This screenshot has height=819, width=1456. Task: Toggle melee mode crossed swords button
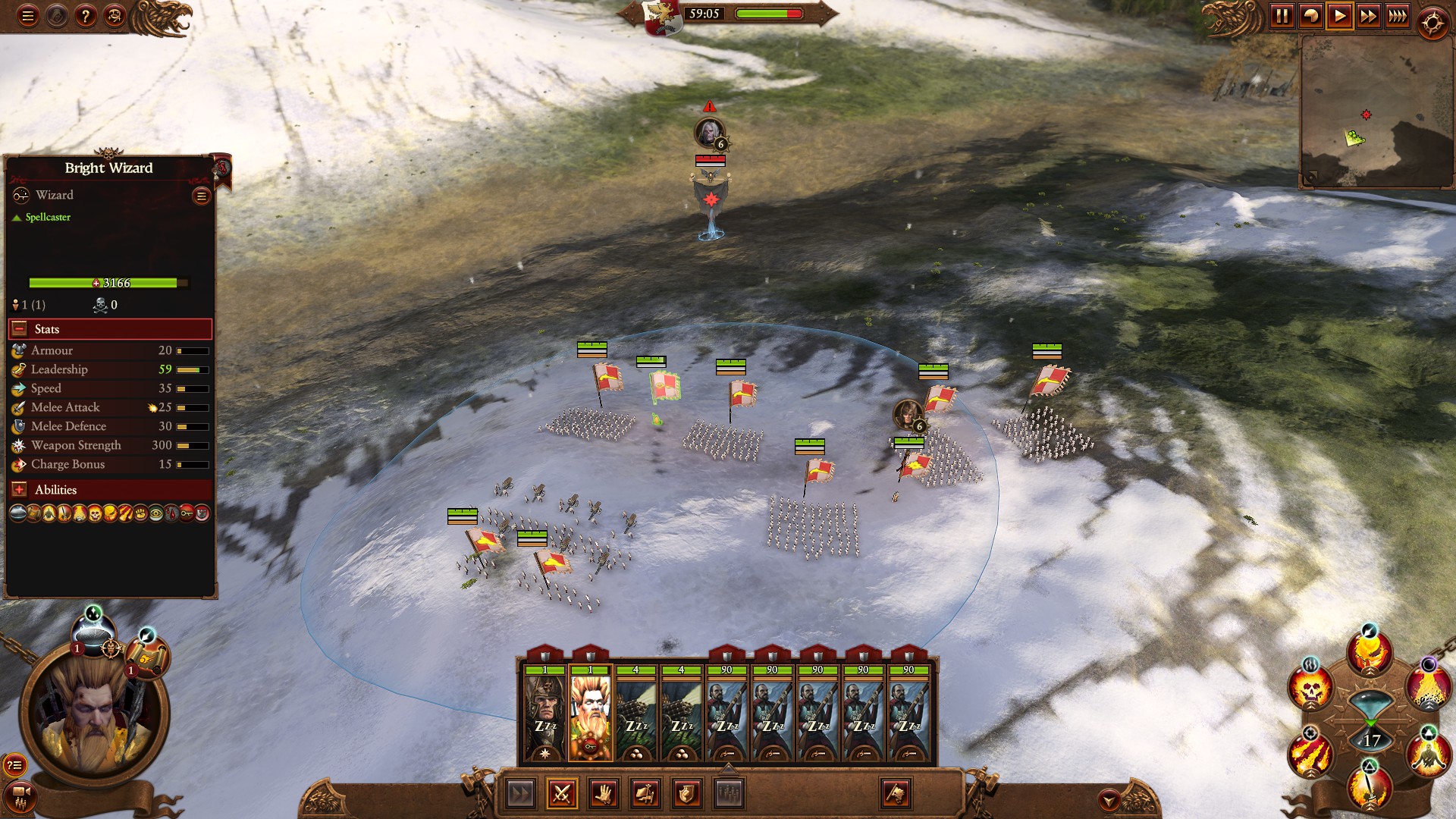click(562, 794)
